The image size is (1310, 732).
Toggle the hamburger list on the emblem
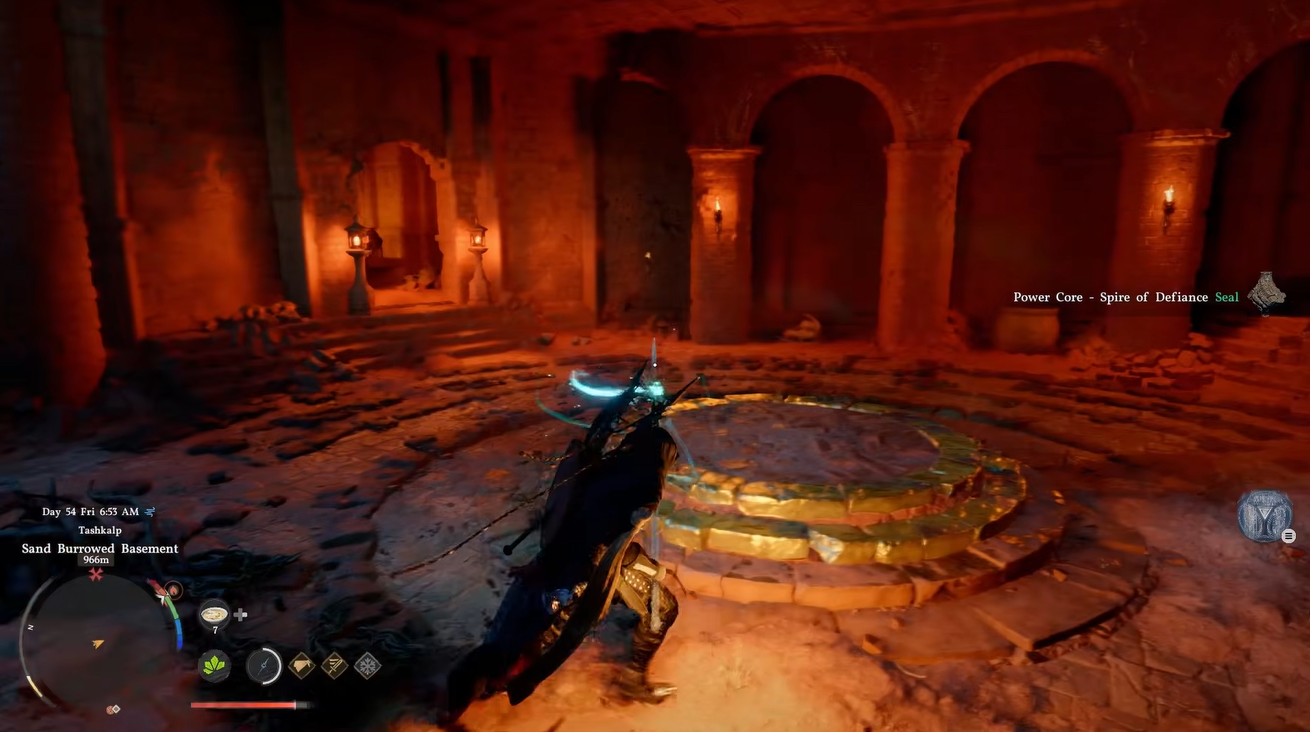pos(1288,534)
